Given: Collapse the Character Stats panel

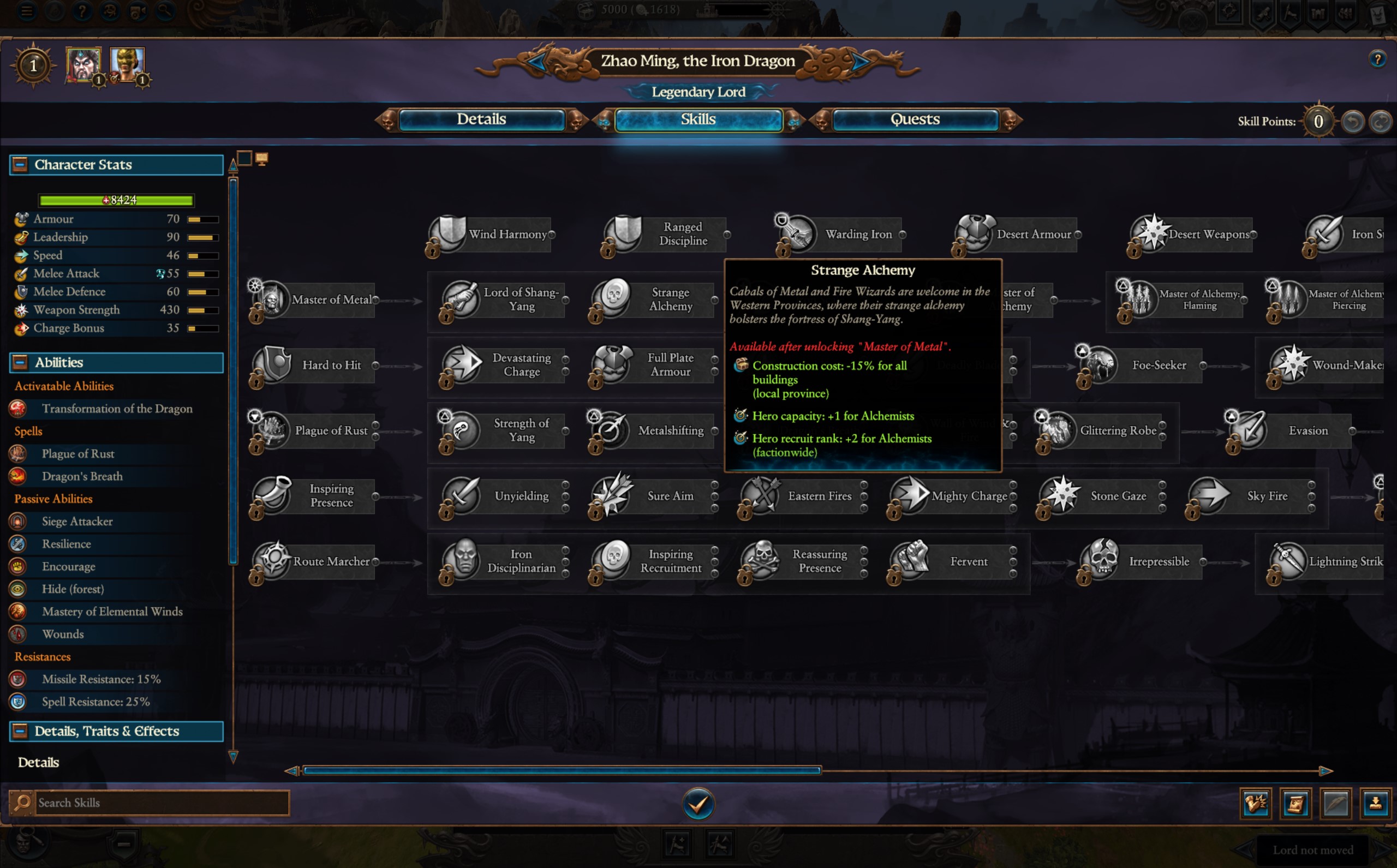Looking at the screenshot, I should (x=19, y=165).
